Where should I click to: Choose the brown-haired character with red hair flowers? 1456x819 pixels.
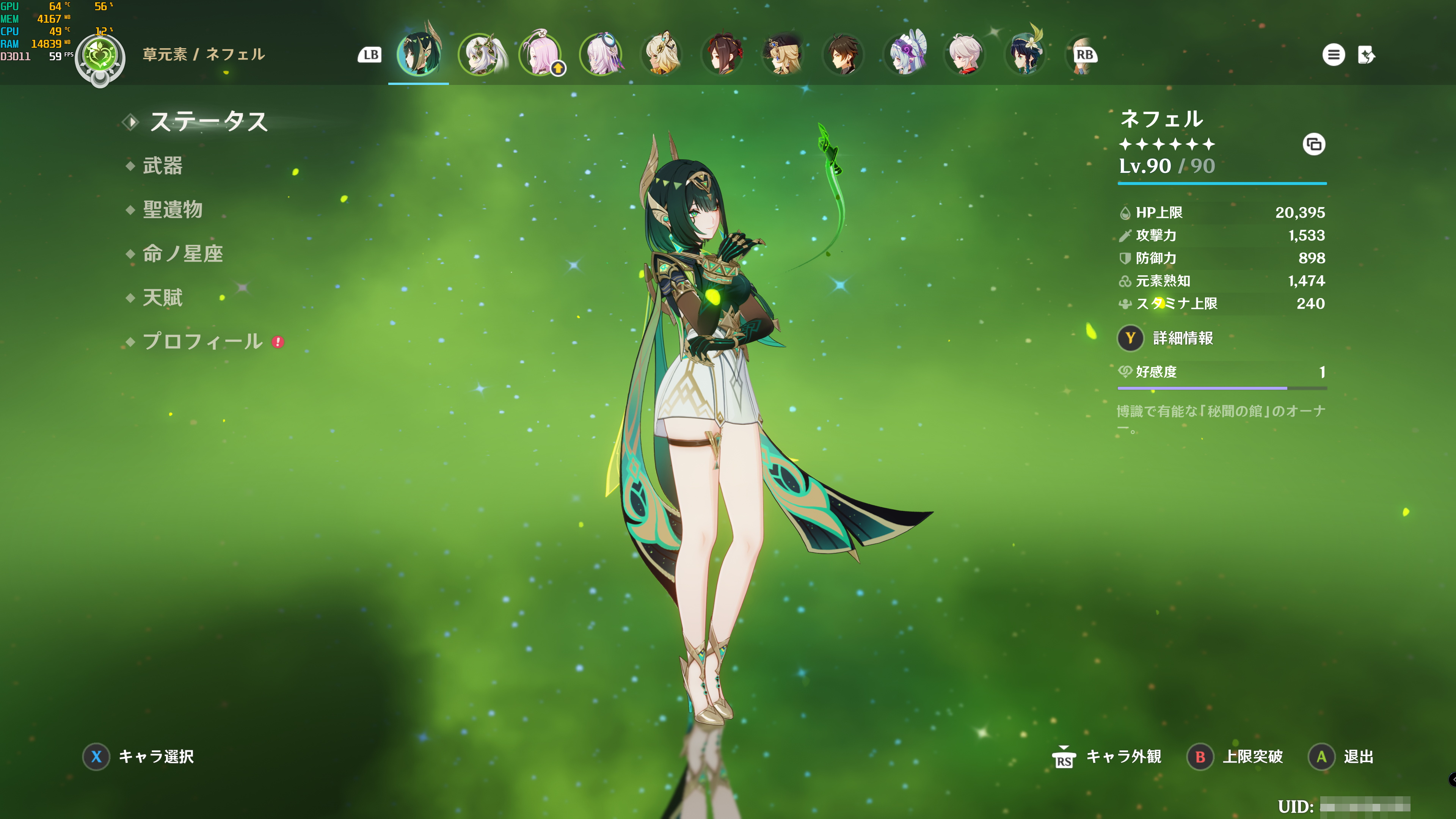pos(722,55)
